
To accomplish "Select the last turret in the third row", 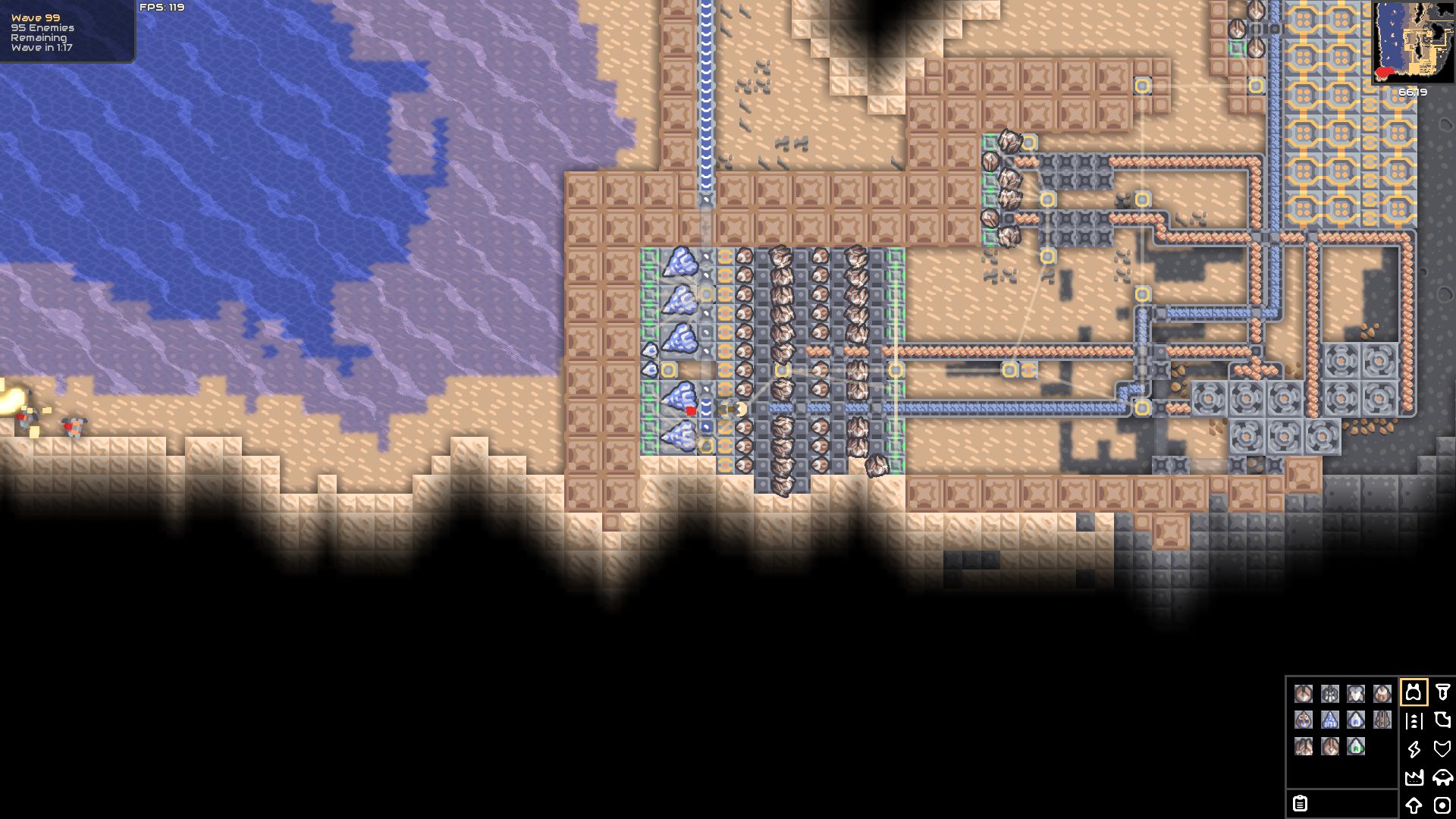I will coord(1354,748).
